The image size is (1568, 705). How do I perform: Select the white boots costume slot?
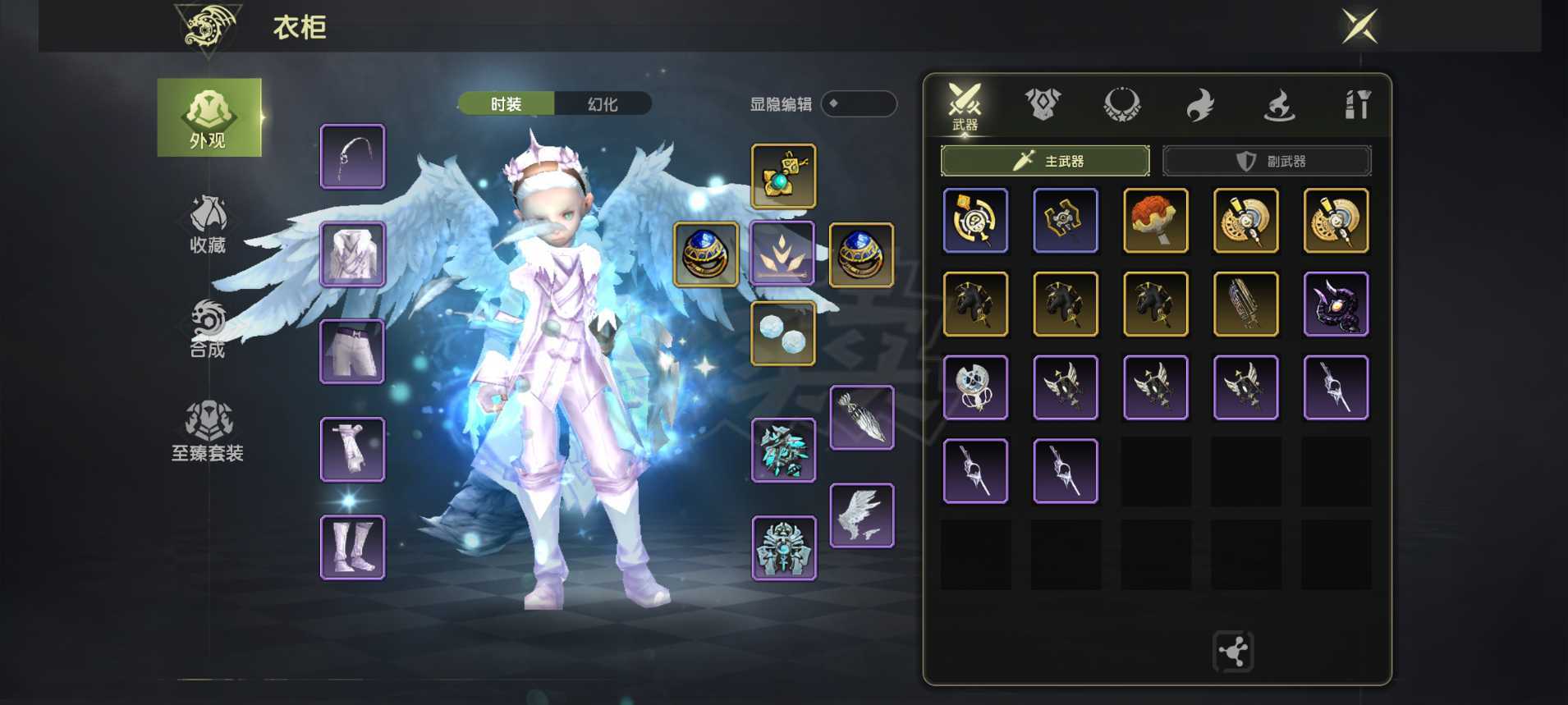352,547
